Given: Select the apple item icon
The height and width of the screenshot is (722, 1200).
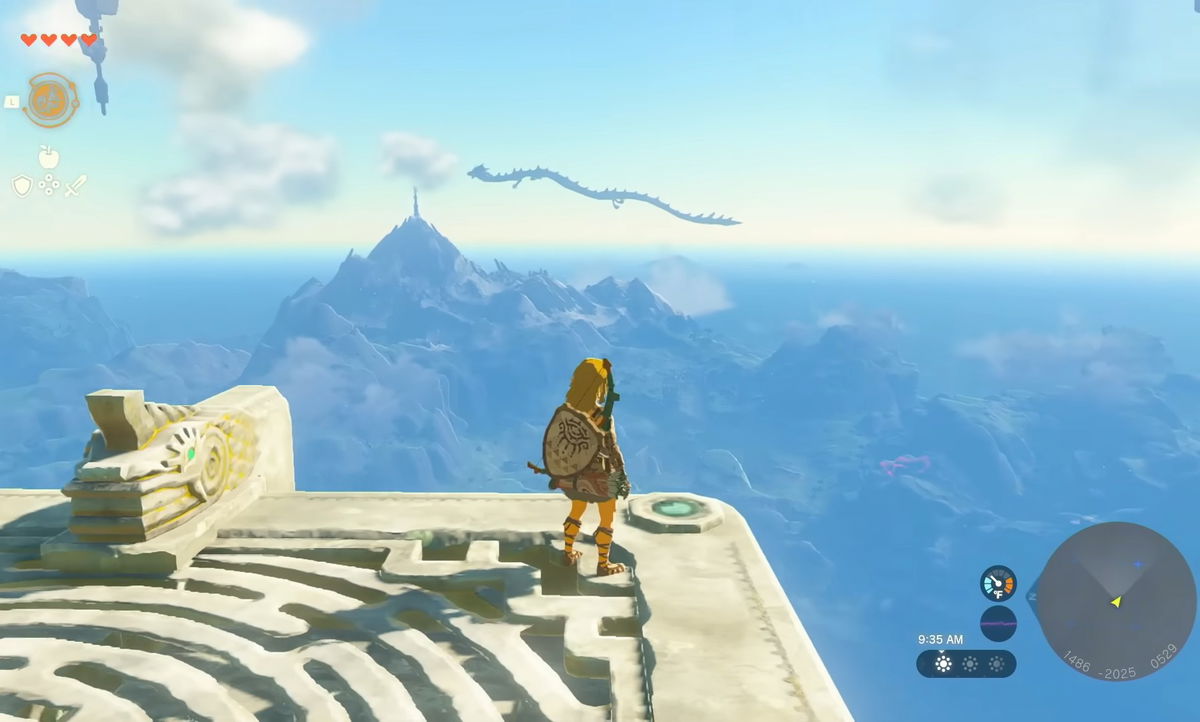Looking at the screenshot, I should click(x=48, y=157).
